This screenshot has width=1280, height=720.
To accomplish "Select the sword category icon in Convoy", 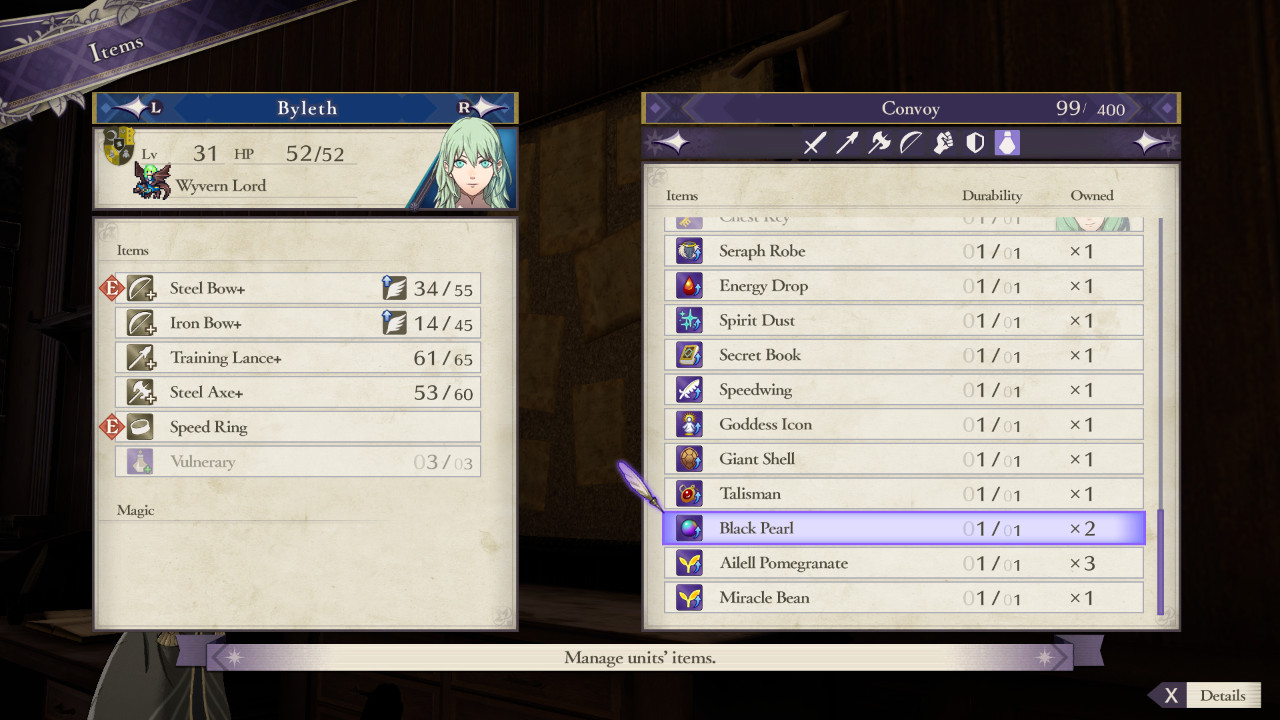I will pyautogui.click(x=814, y=143).
